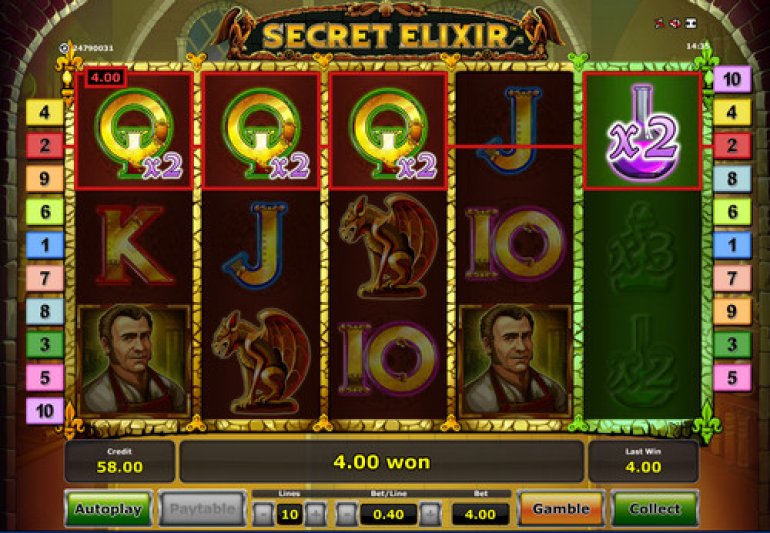Select payline 10 marker on left edge
770x533 pixels.
pos(44,410)
